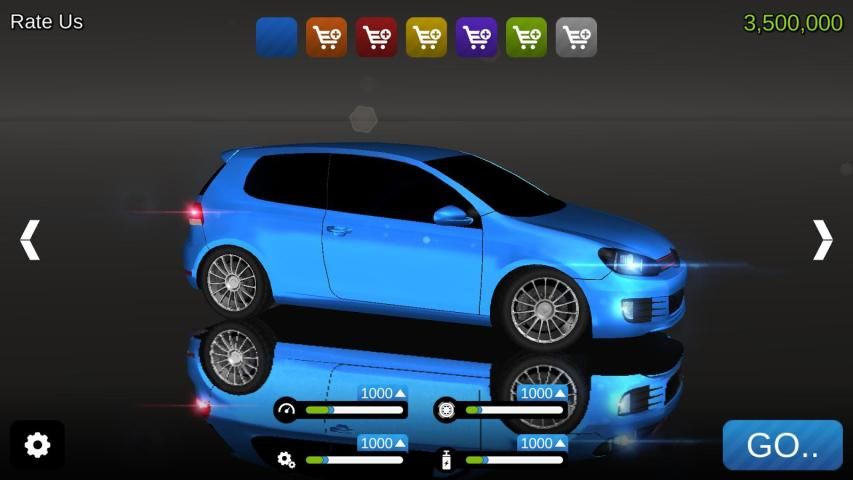Image resolution: width=853 pixels, height=480 pixels.
Task: Upgrade the nitro bottle stat for 1000
Action: click(543, 443)
